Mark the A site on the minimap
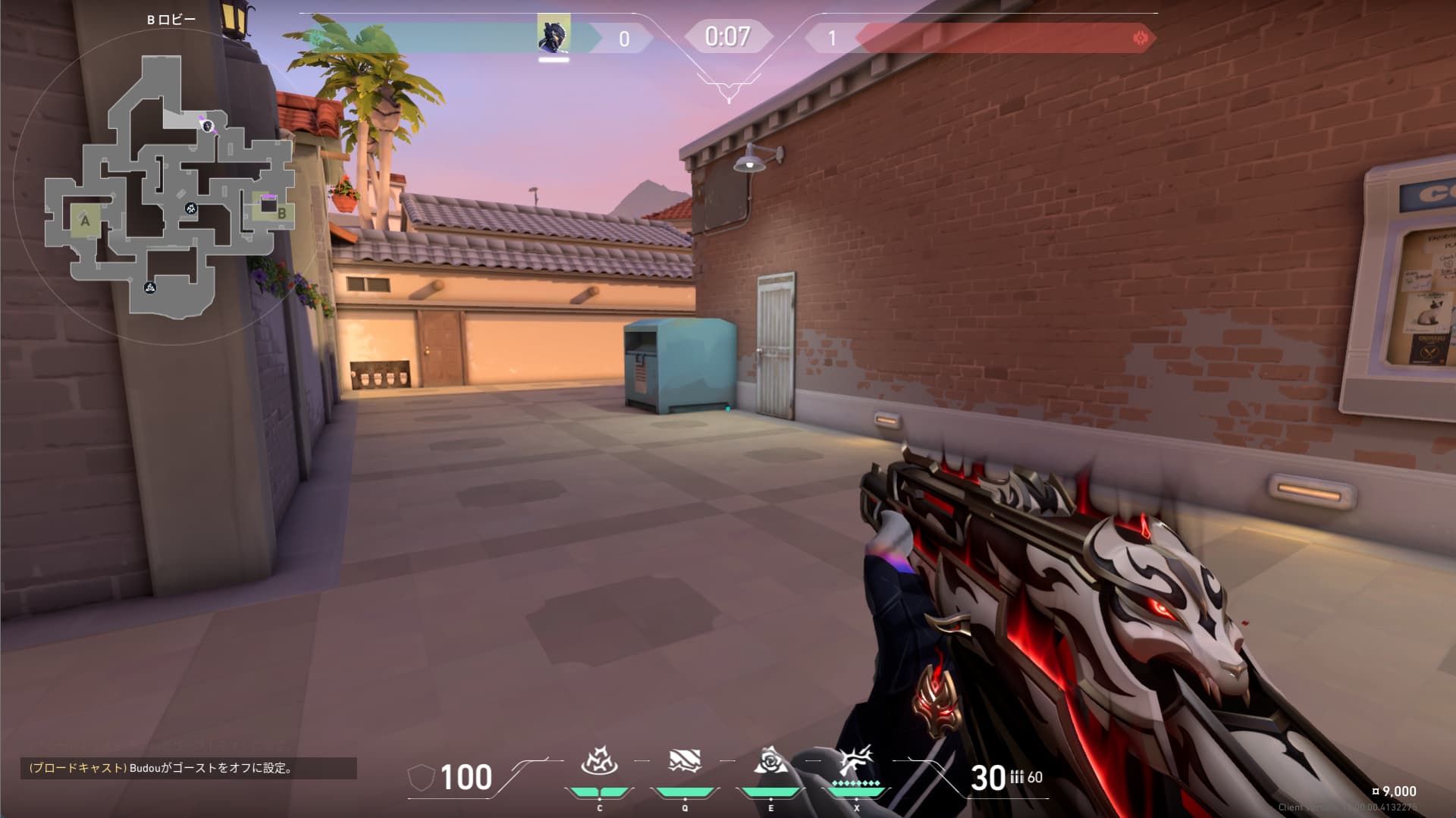This screenshot has height=818, width=1456. (85, 221)
